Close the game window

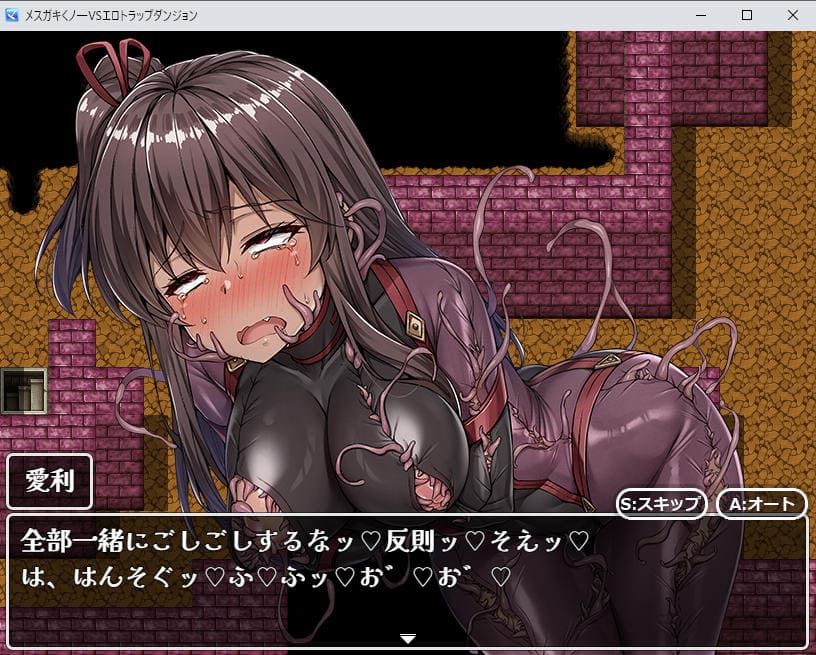pos(792,15)
